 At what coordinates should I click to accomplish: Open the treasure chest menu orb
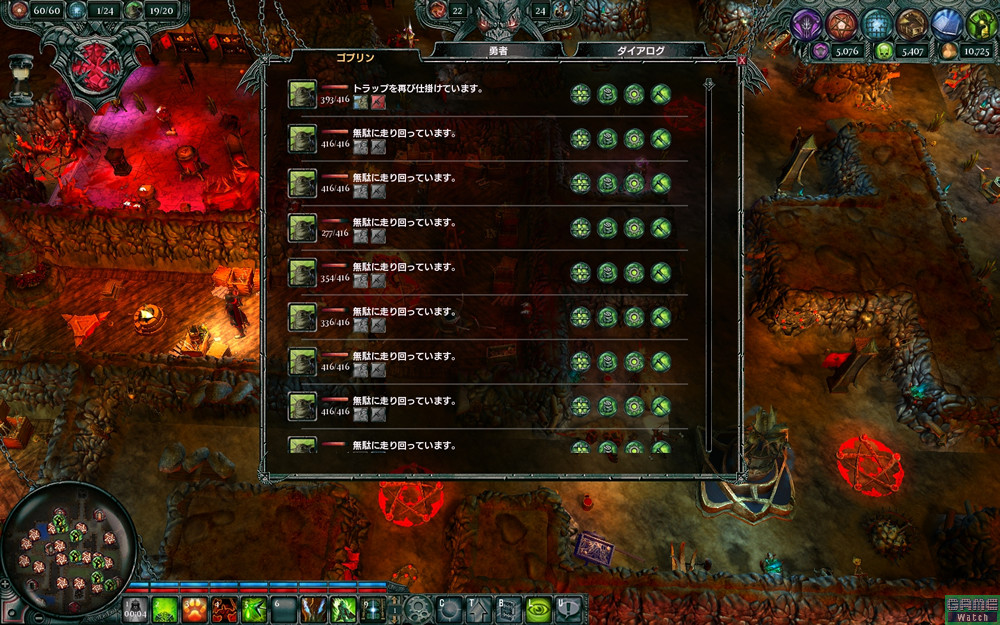(x=910, y=23)
